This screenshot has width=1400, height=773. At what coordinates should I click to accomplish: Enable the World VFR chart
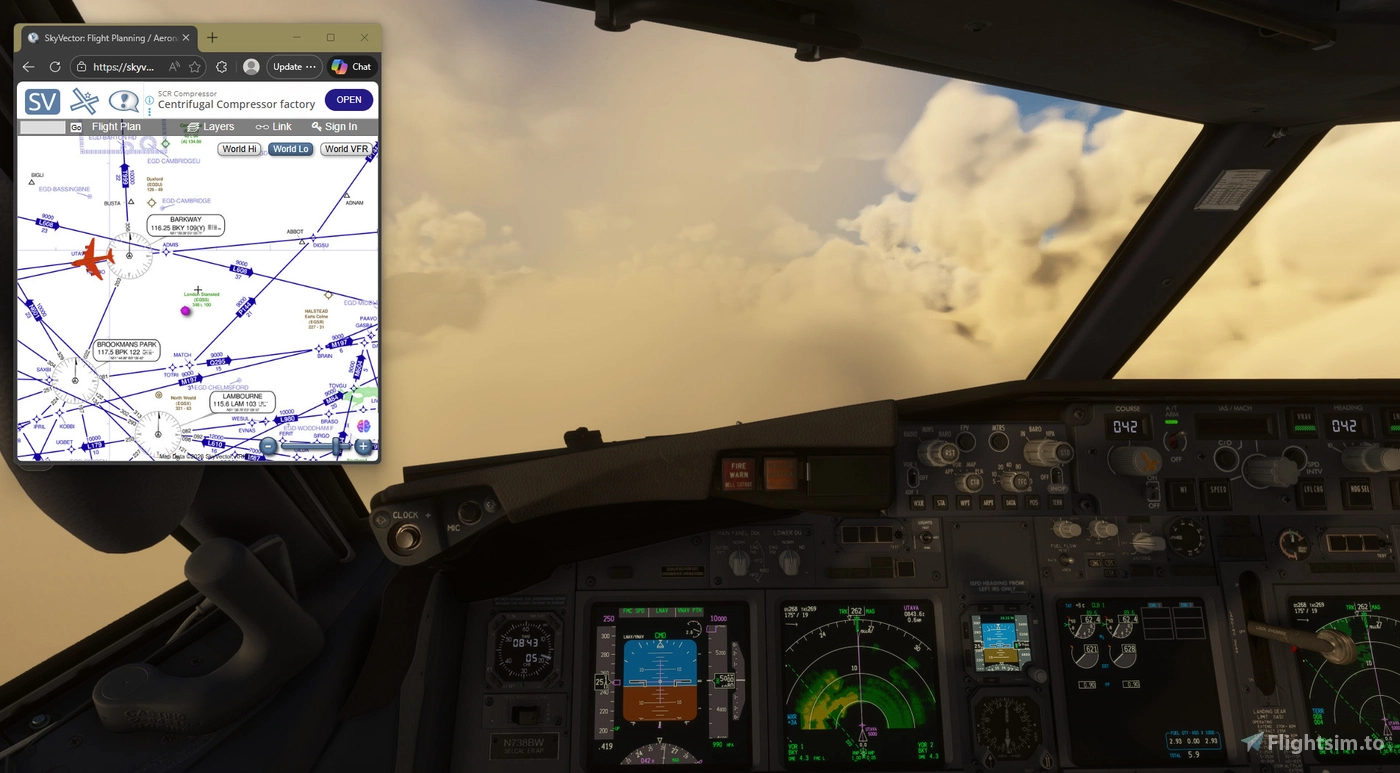pos(345,148)
